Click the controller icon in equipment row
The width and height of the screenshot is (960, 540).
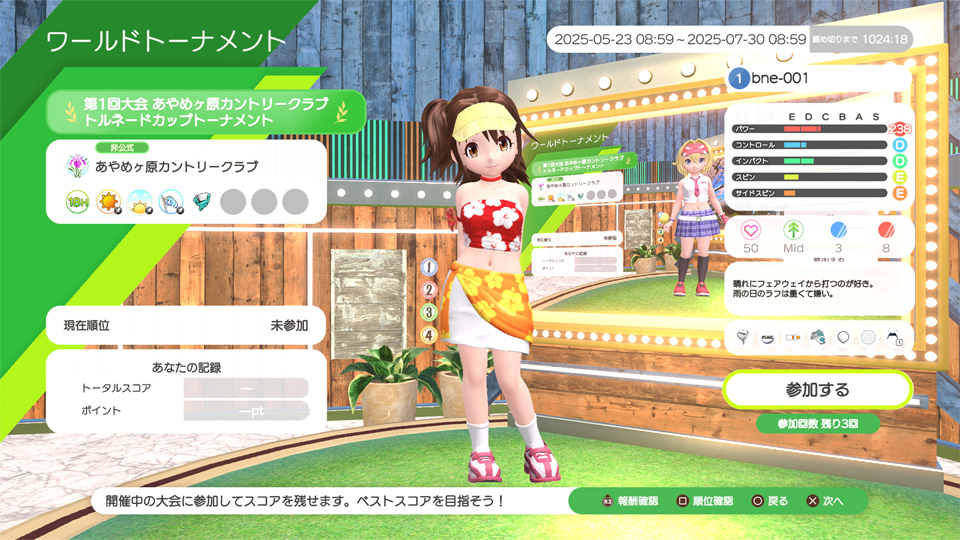(x=893, y=337)
